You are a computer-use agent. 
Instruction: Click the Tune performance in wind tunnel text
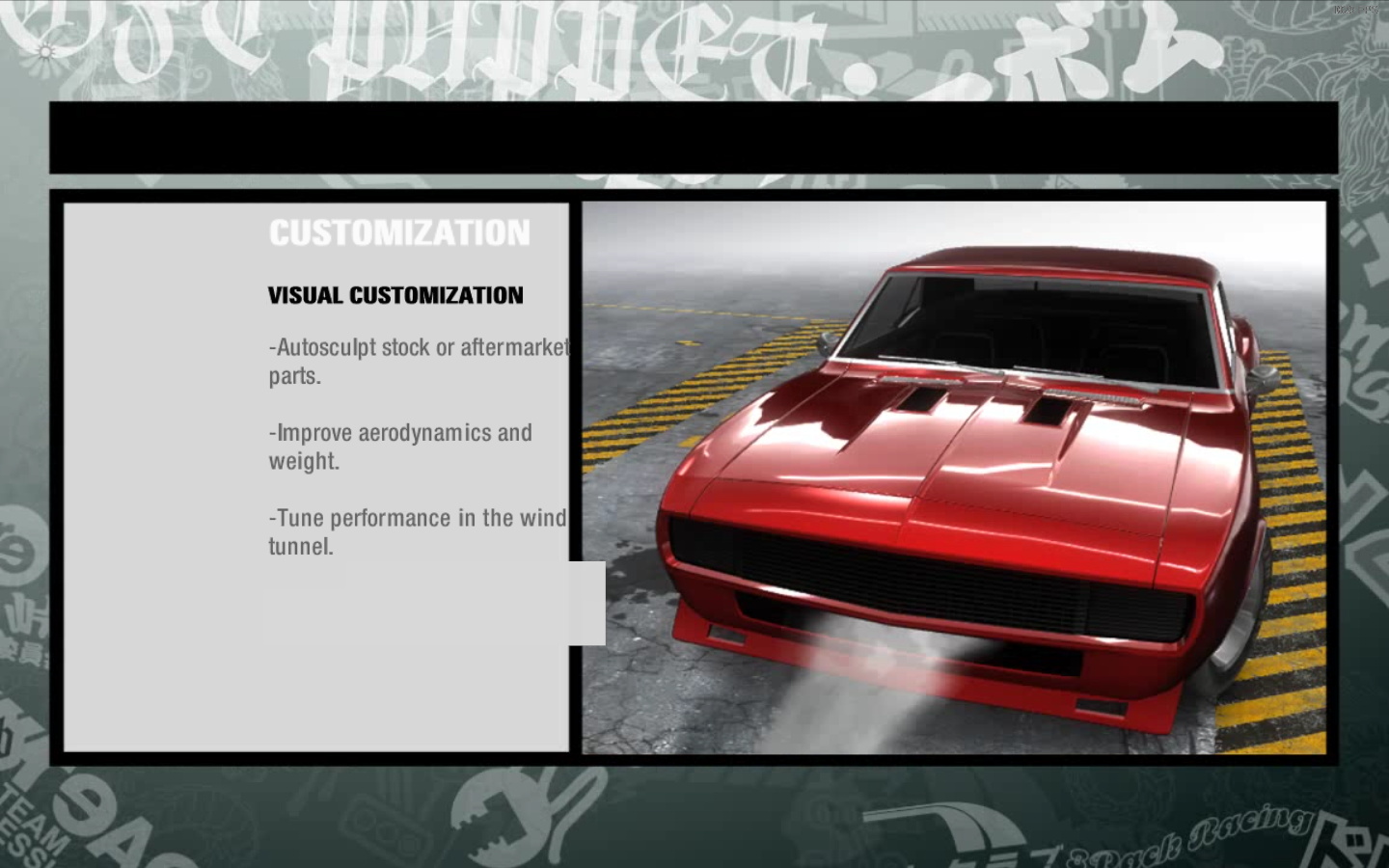417,531
